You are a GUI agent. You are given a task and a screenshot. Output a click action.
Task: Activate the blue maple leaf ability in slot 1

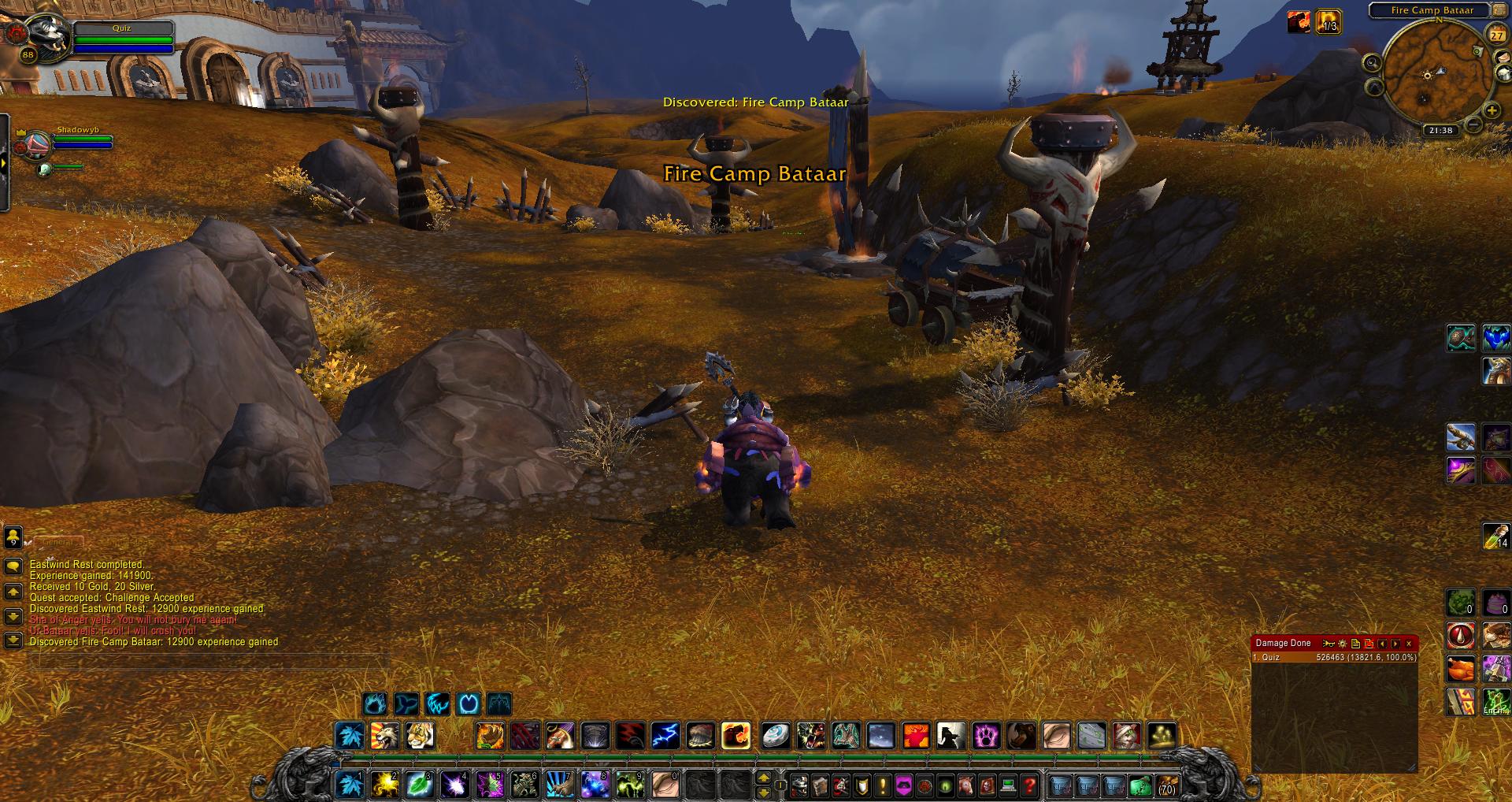point(349,785)
